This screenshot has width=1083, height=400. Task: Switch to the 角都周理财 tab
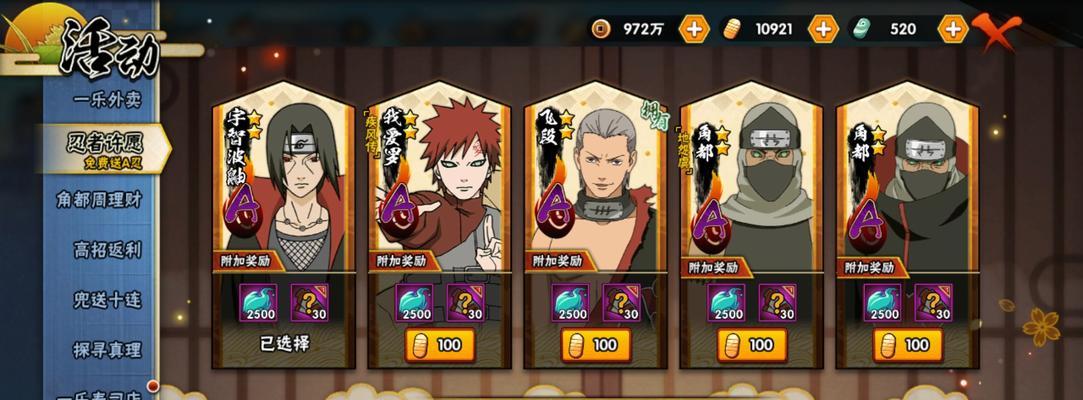click(100, 199)
